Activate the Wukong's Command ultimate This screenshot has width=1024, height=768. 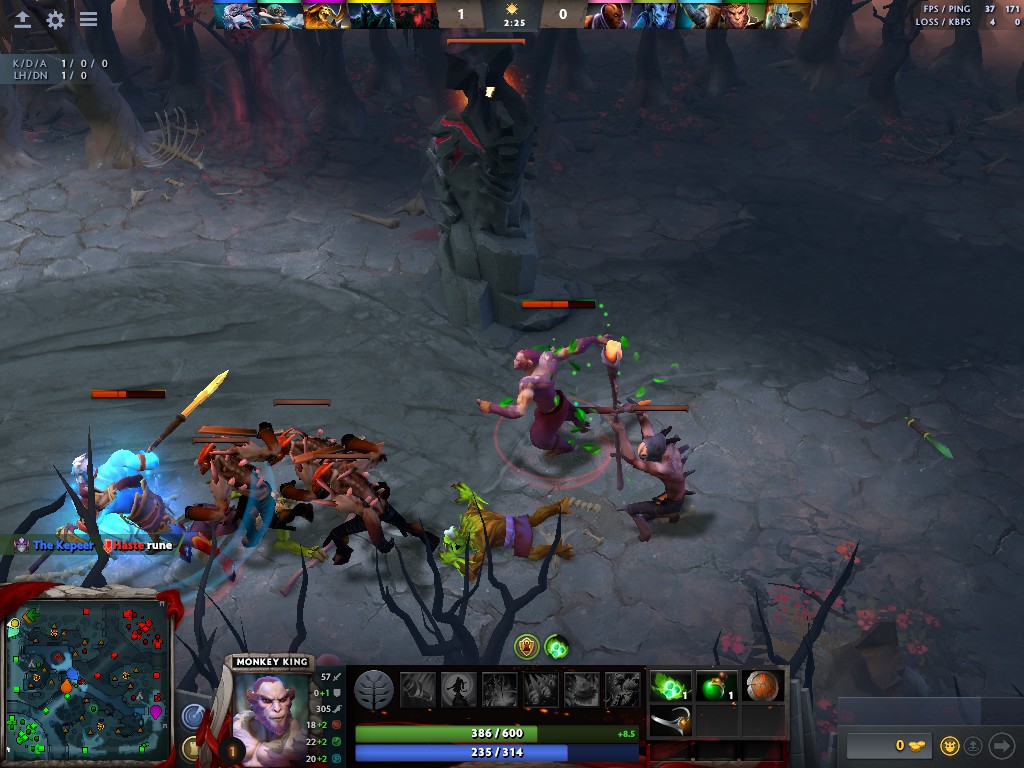[622, 689]
